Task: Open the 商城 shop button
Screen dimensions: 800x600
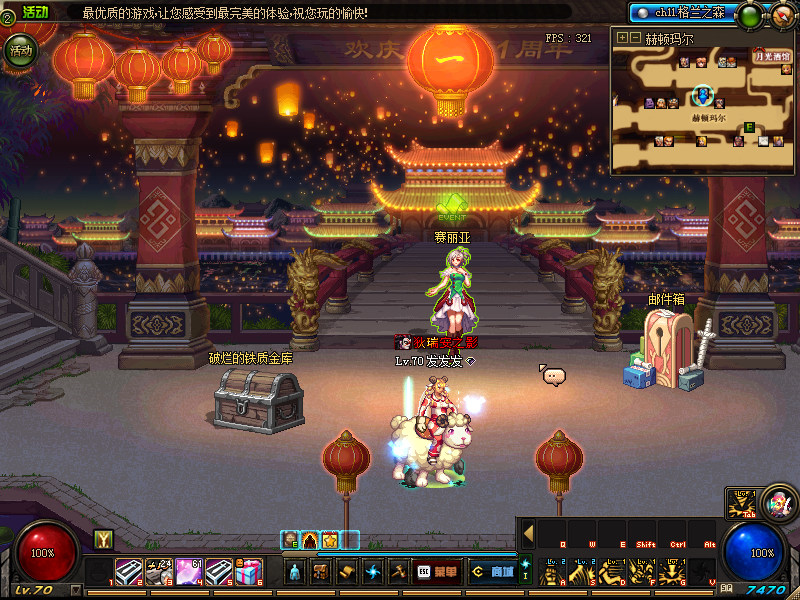Action: (x=492, y=572)
